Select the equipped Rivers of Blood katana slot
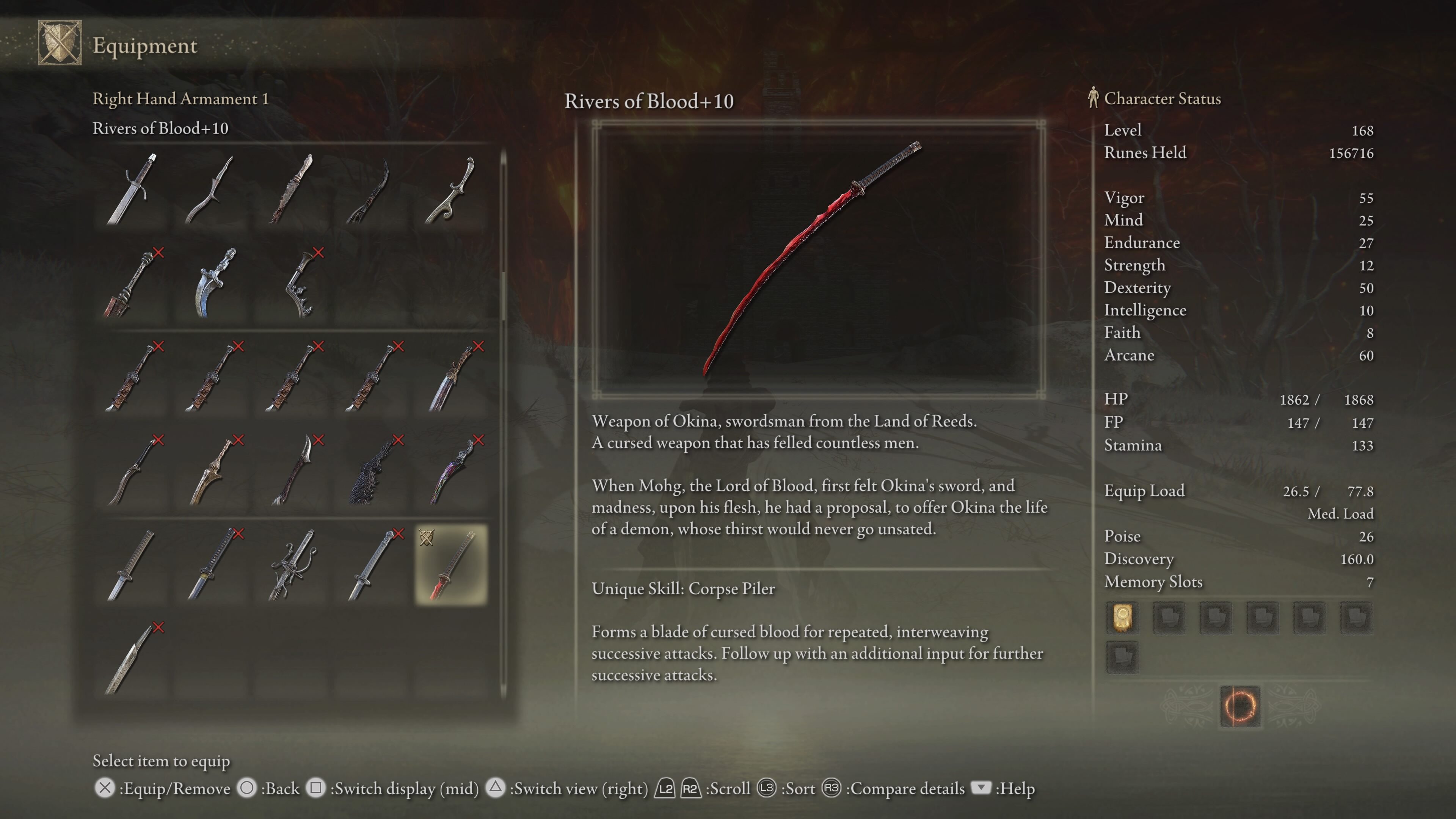 pos(451,565)
